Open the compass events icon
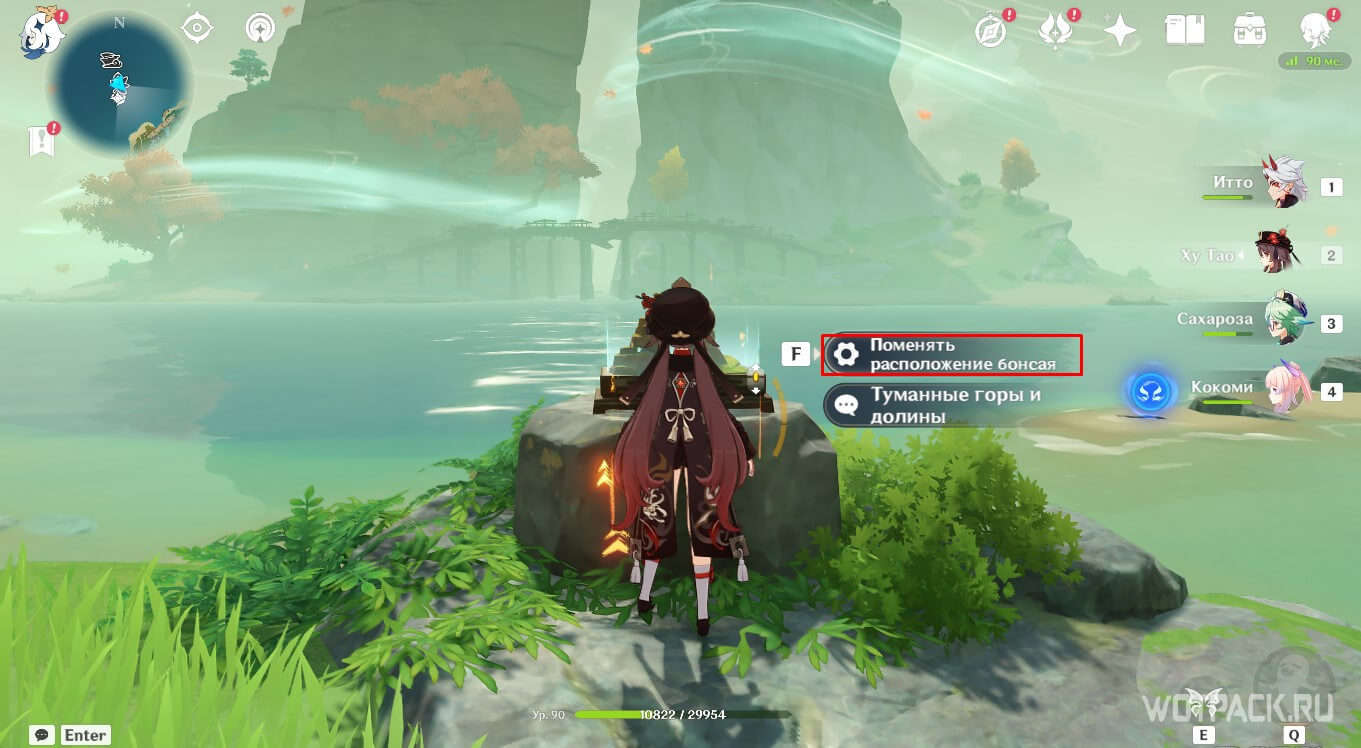The height and width of the screenshot is (748, 1361). (990, 32)
